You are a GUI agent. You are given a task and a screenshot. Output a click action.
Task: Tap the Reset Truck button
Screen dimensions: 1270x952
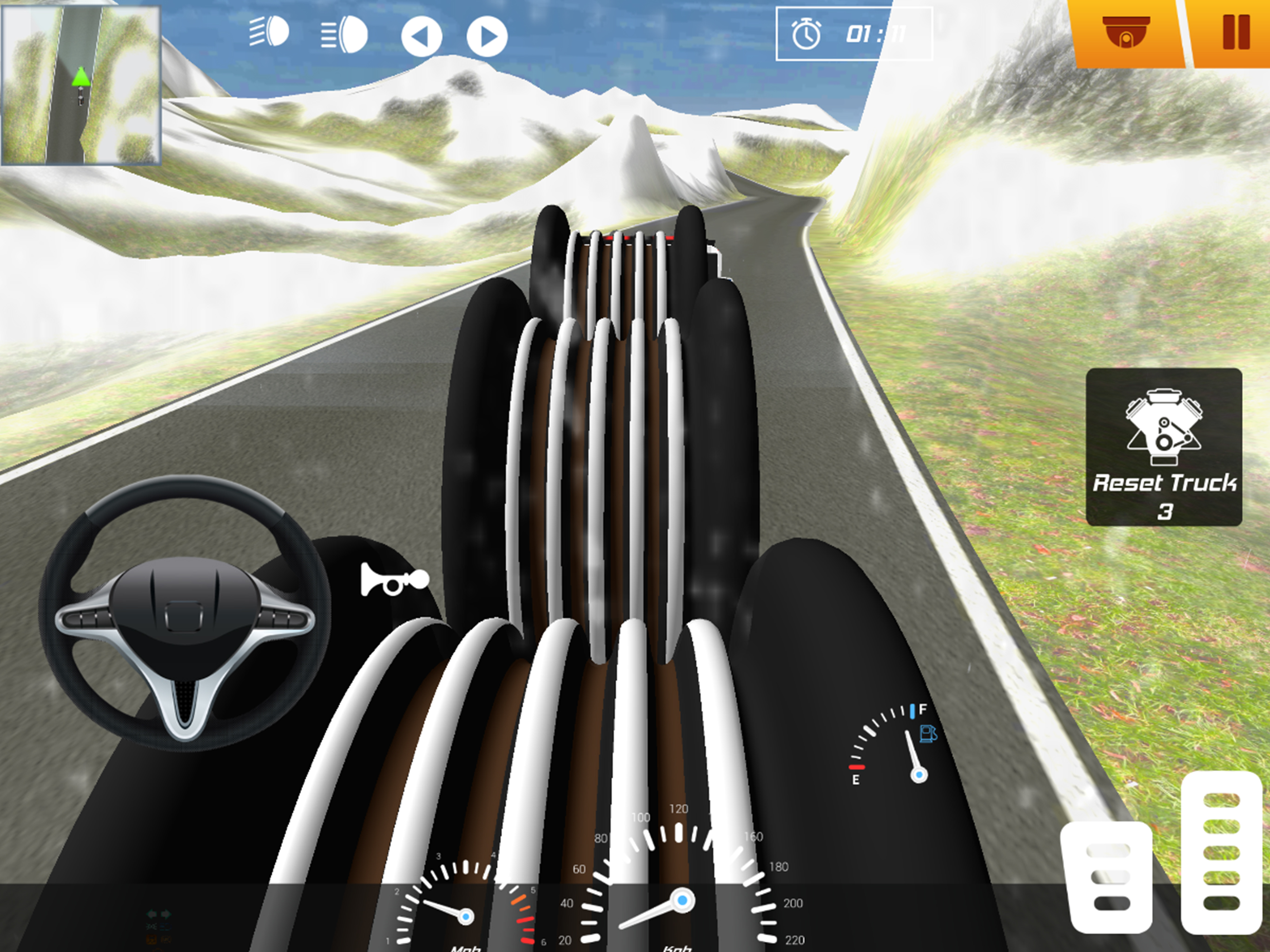tap(1164, 447)
